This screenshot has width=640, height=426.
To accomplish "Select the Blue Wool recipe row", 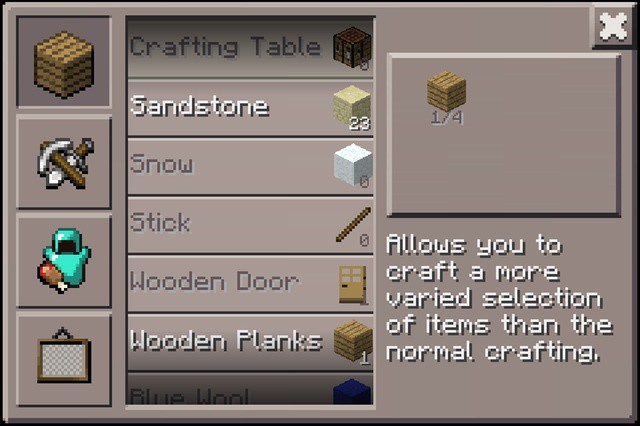I will click(x=250, y=392).
